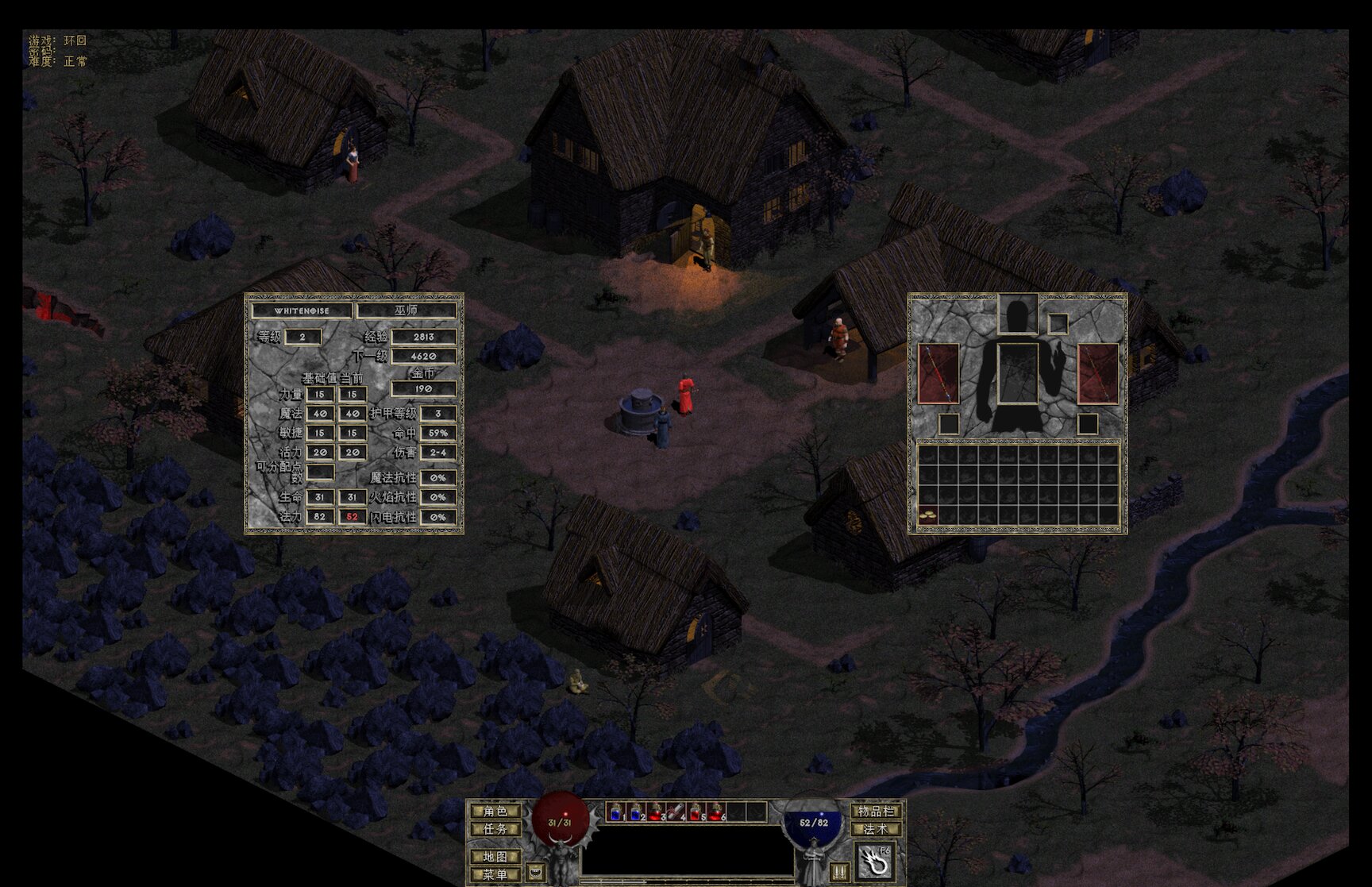
Task: Toggle the 物品栏 inventory button
Action: click(877, 811)
